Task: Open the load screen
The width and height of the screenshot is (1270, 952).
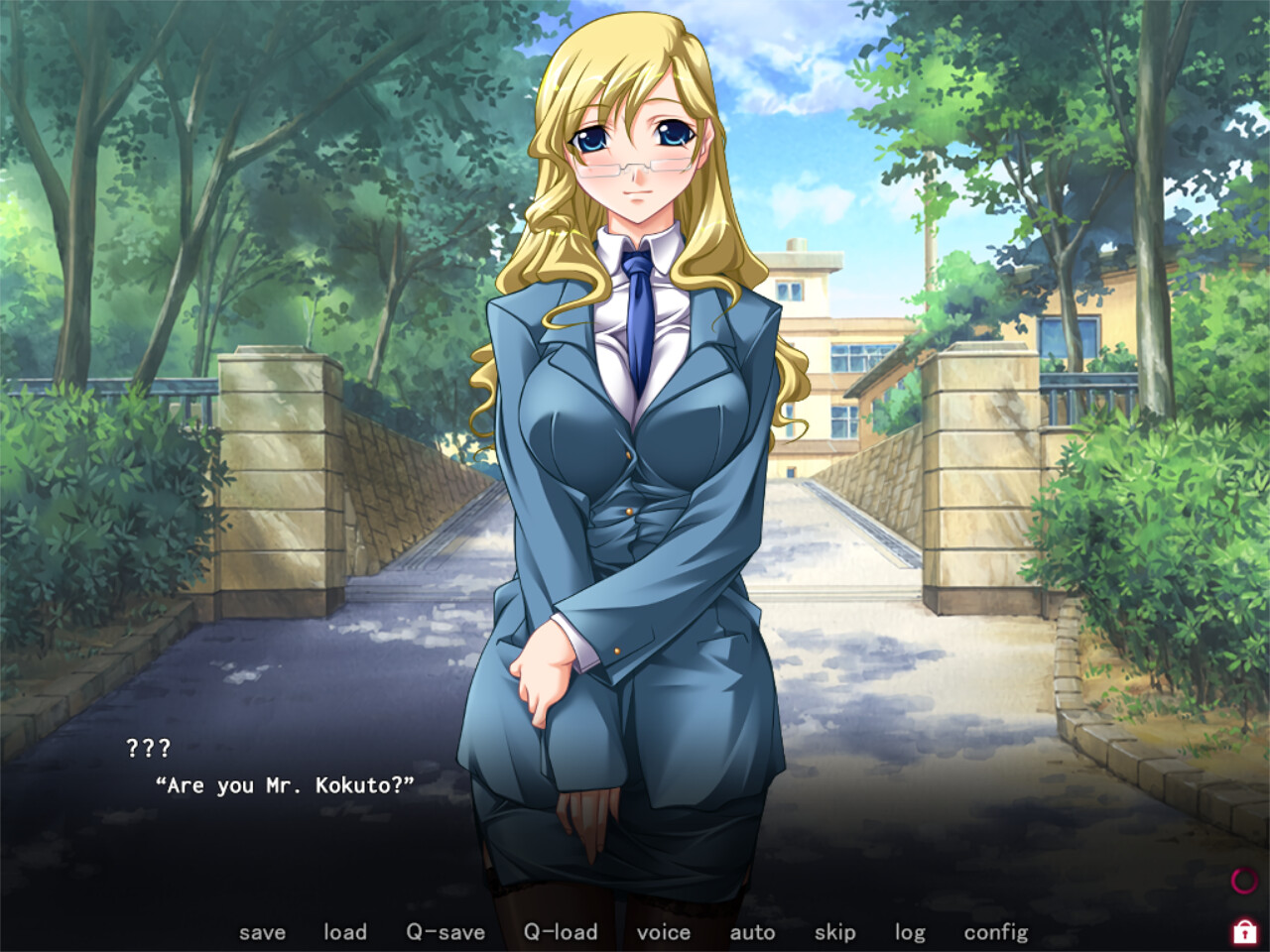Action: tap(344, 932)
